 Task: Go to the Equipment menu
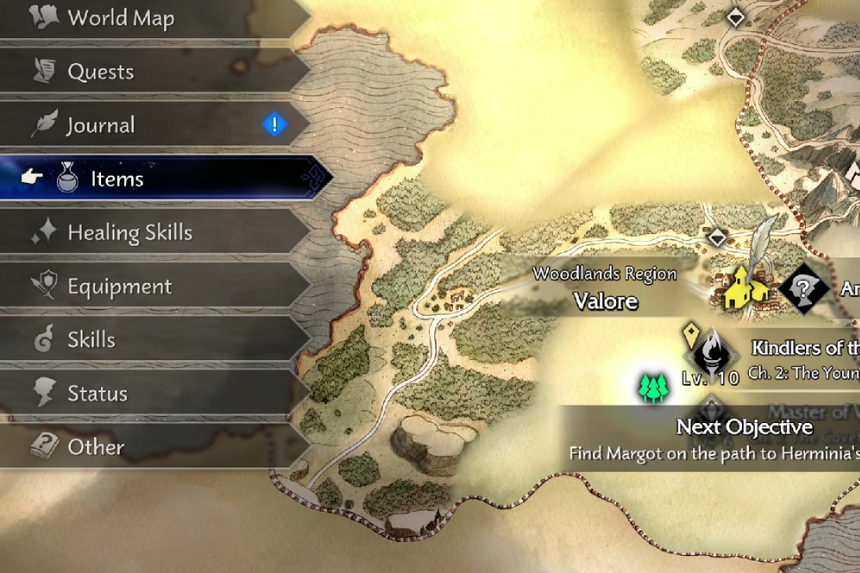coord(119,287)
